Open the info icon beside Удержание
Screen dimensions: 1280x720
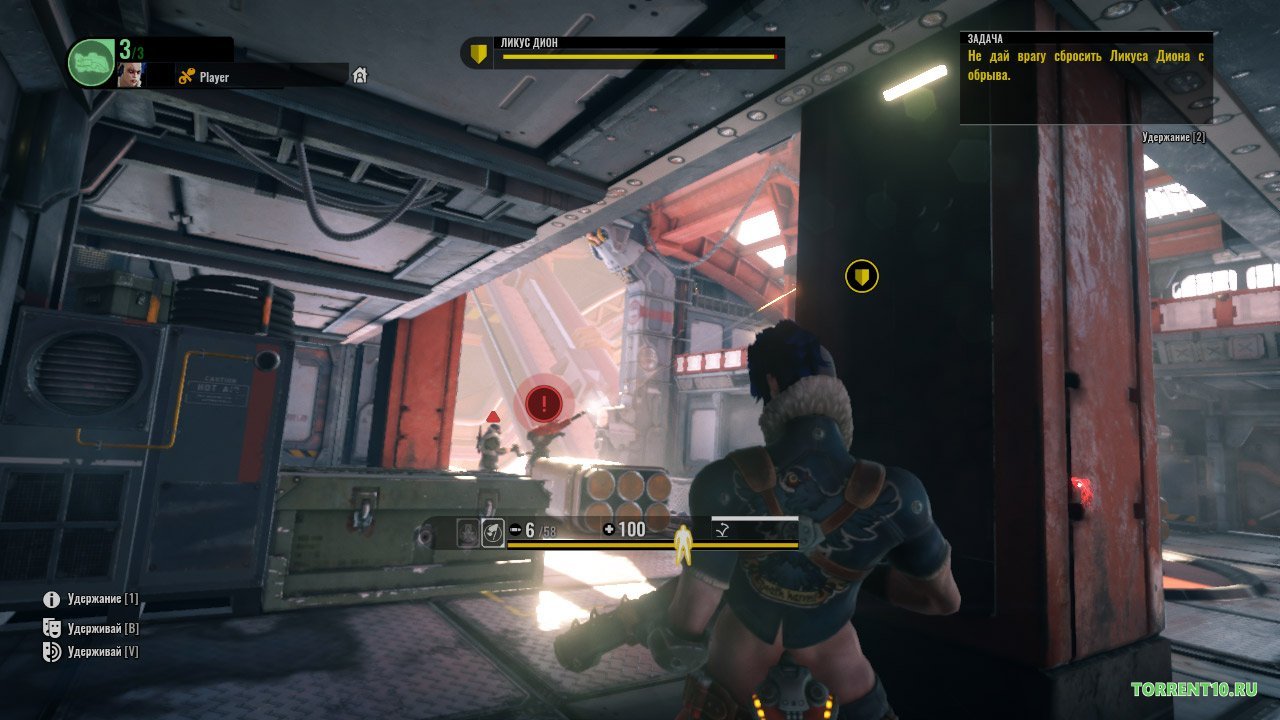(x=52, y=600)
